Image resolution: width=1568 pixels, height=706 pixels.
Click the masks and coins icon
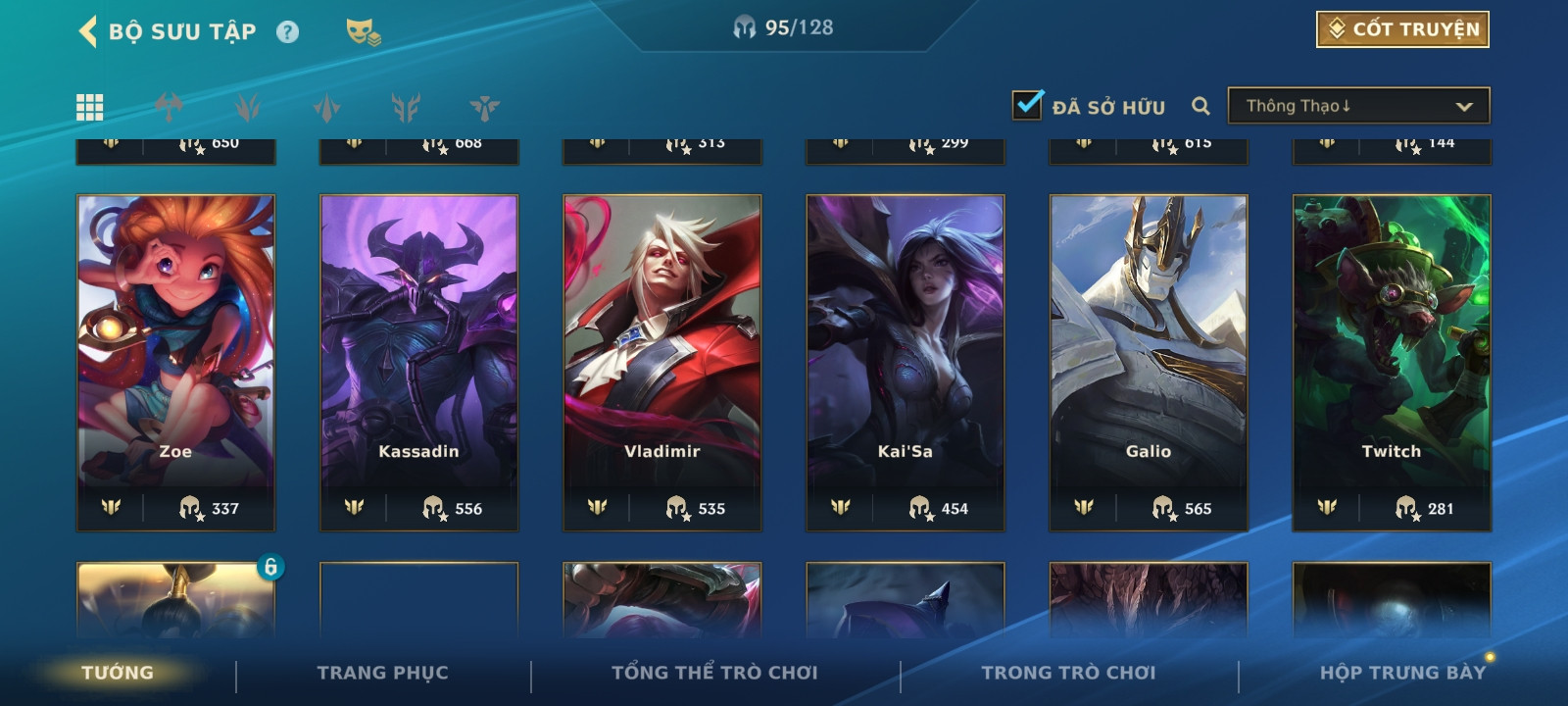coord(363,32)
